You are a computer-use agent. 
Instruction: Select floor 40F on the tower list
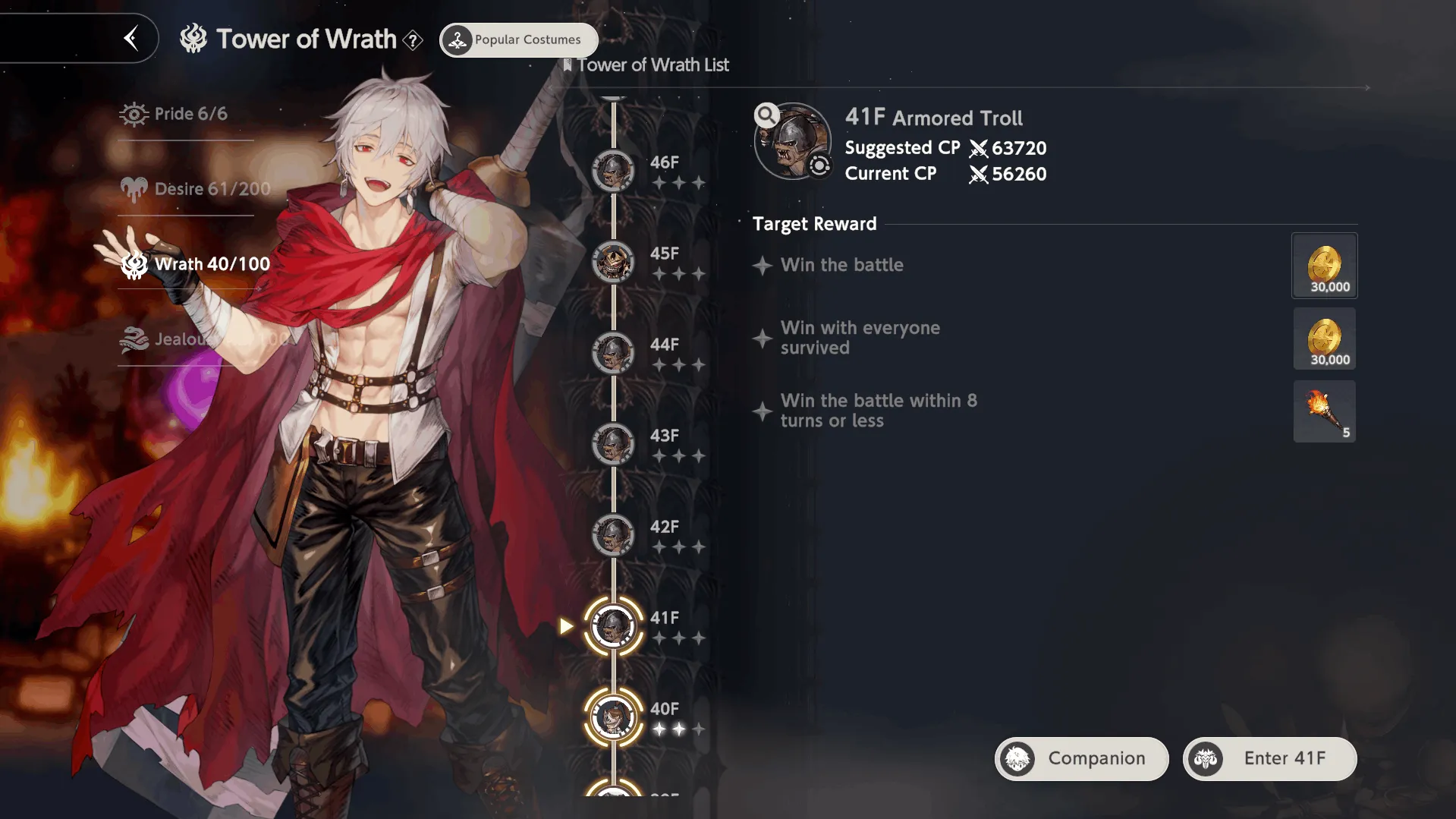(x=613, y=717)
